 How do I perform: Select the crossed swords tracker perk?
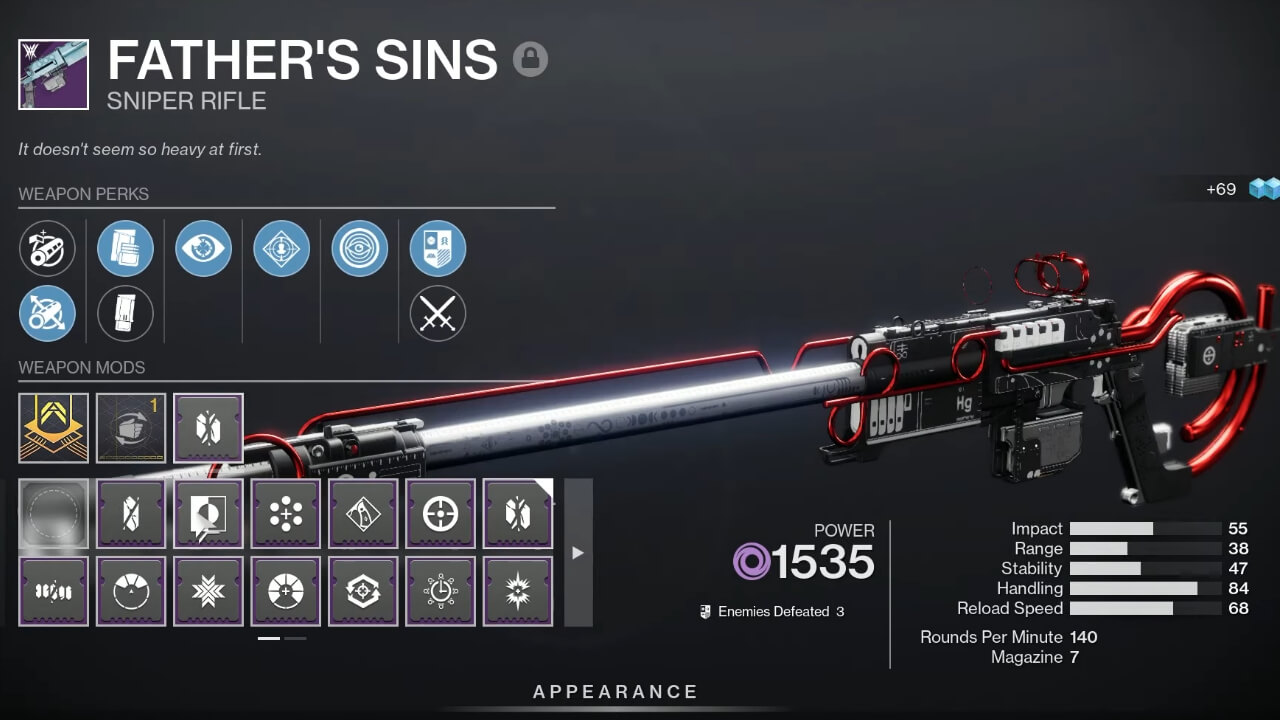pos(437,313)
